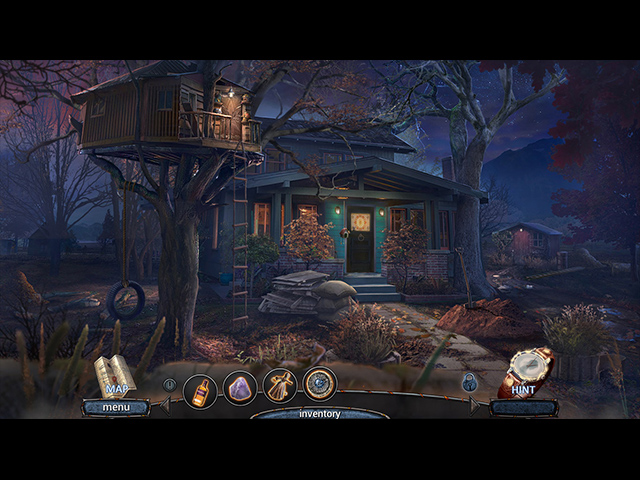Select the orange bottle inventory item
640x480 pixels.
point(201,390)
